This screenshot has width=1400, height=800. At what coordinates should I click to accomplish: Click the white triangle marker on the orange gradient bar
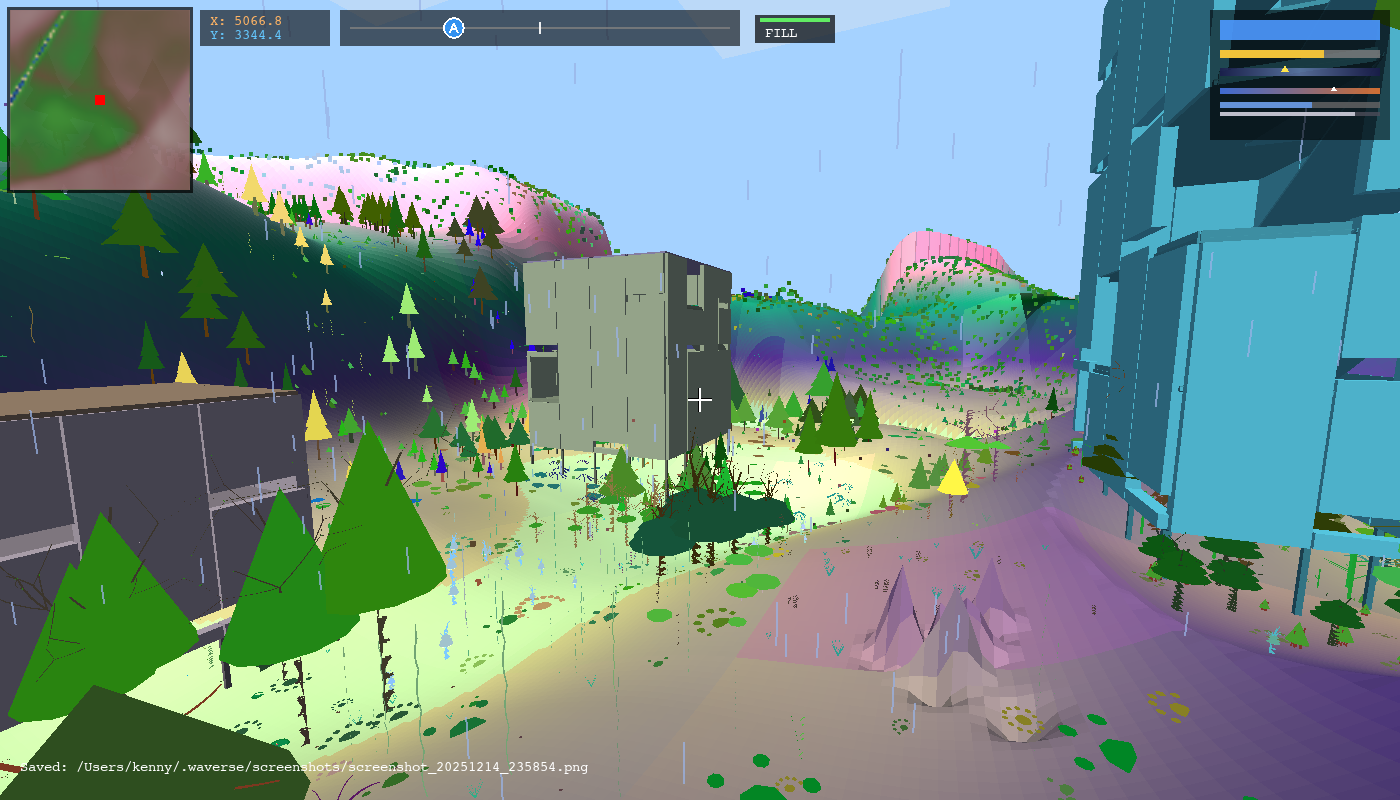point(1334,89)
